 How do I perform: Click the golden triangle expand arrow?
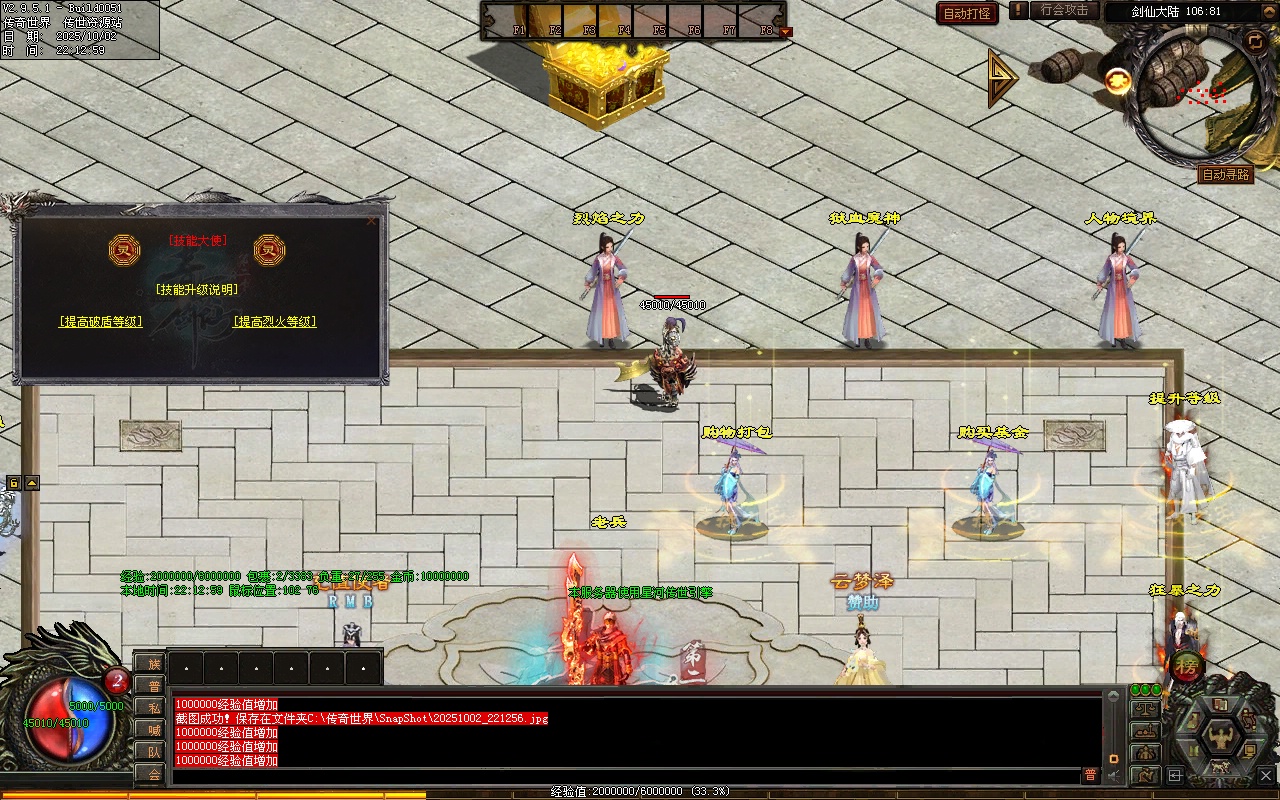pos(1001,78)
